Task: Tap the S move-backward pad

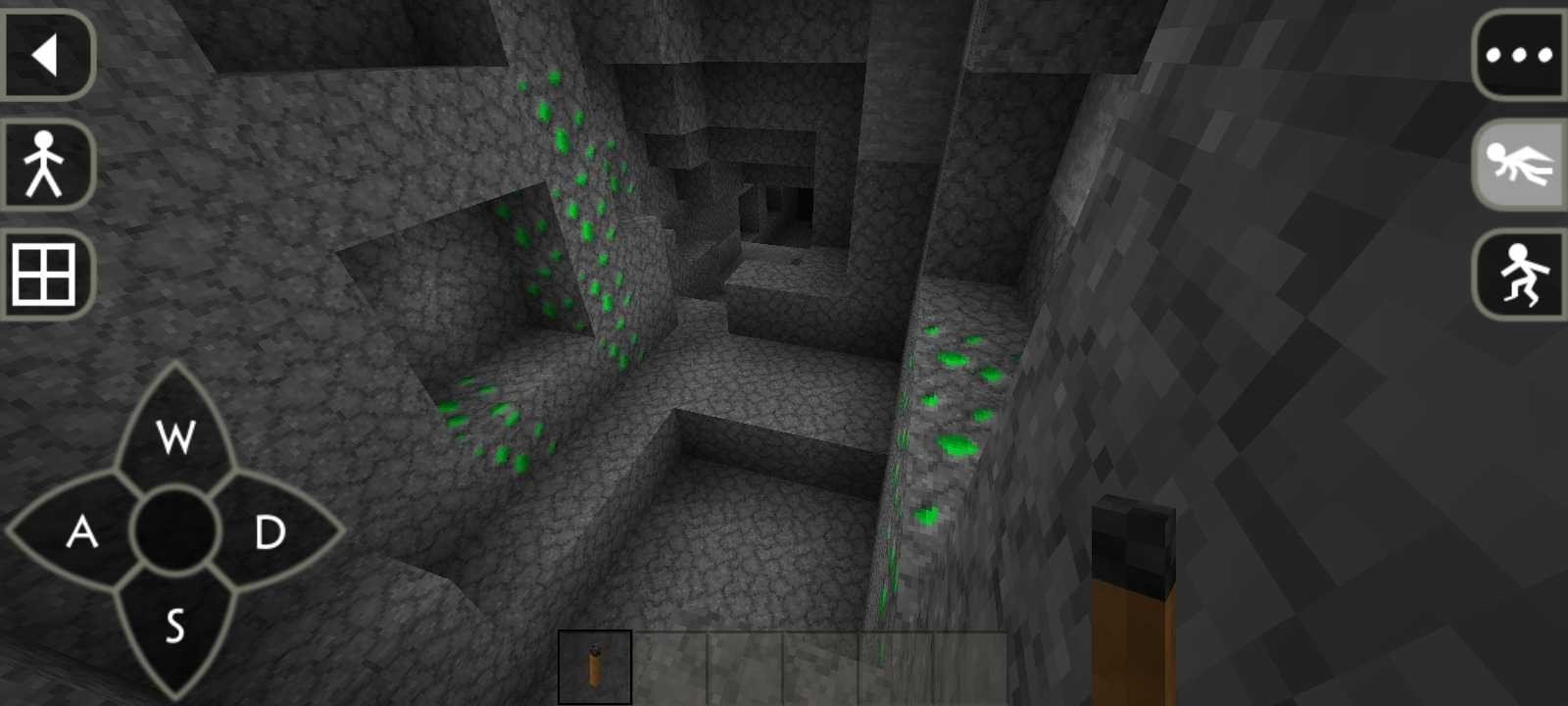Action: pos(175,625)
